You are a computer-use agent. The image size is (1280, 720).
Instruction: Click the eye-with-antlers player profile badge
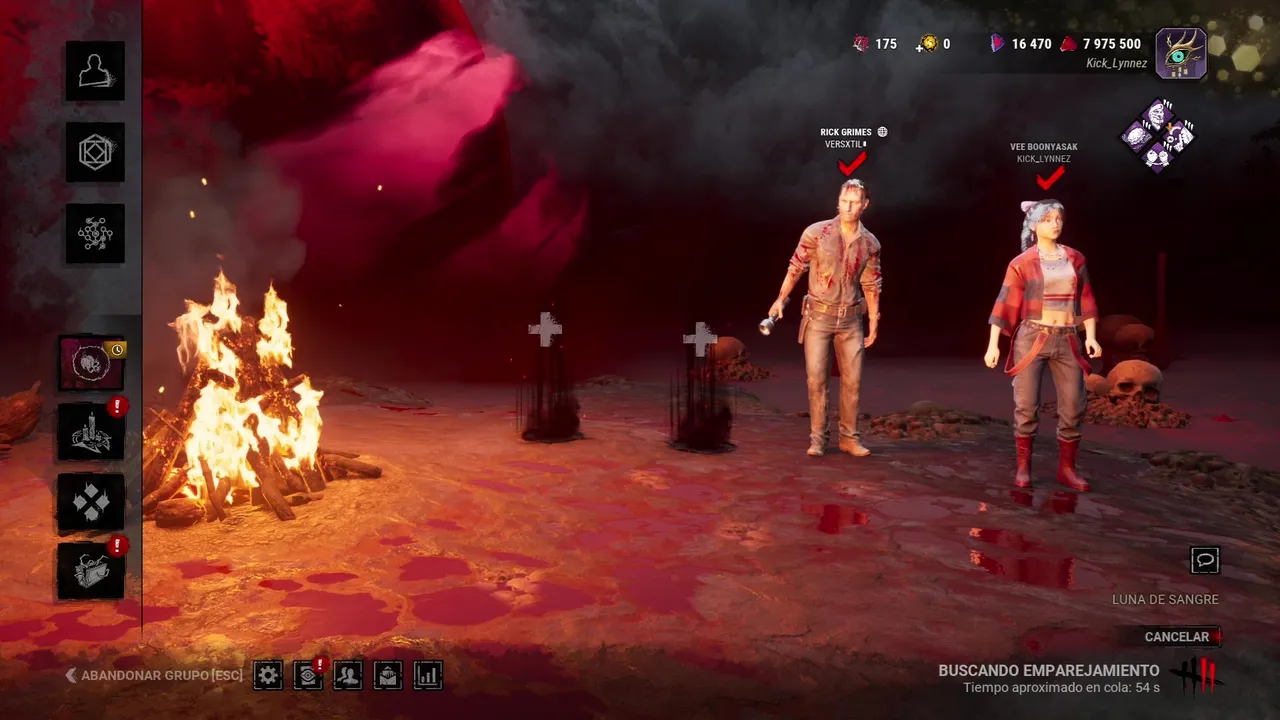point(1181,53)
